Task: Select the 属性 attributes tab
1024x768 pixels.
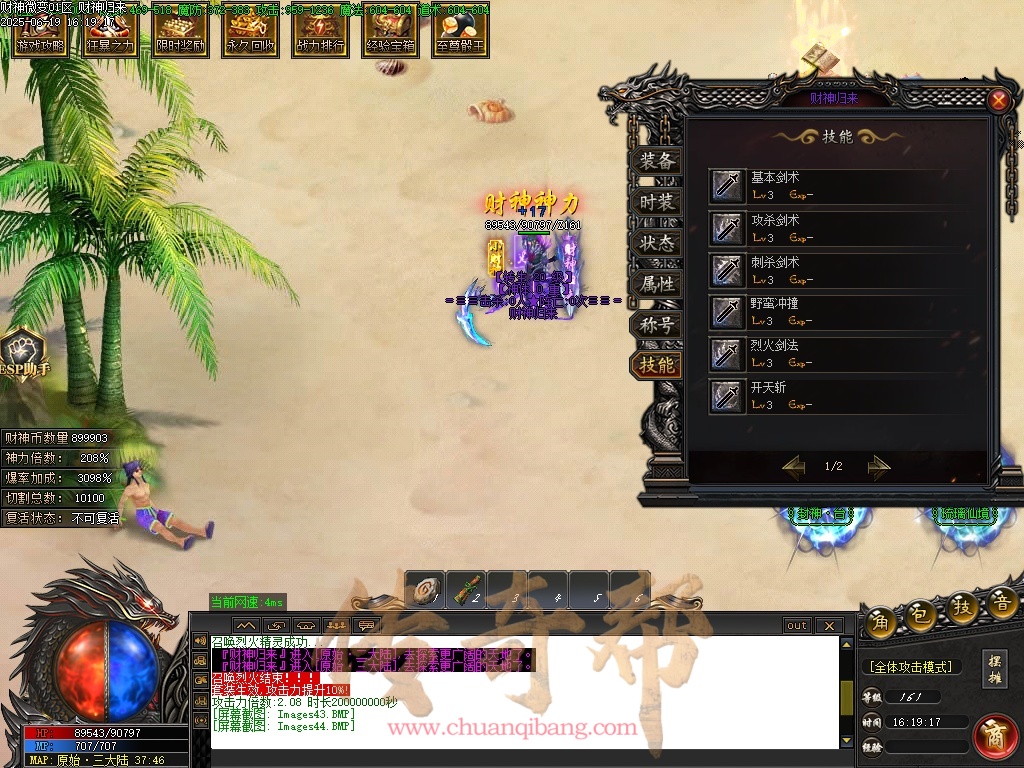Action: point(656,284)
